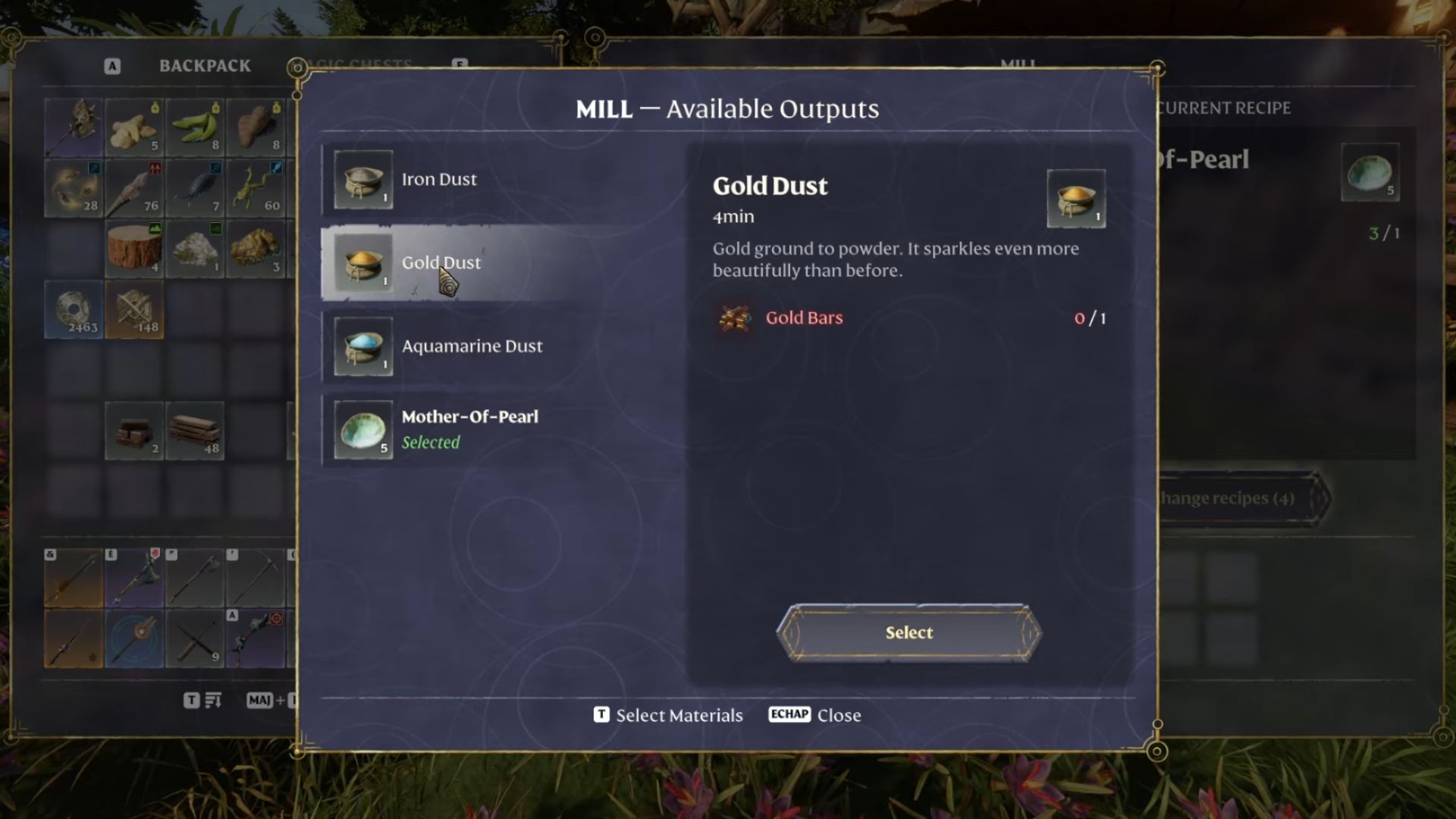The image size is (1456, 819).
Task: Select the ginger root backpack slot
Action: pos(134,127)
